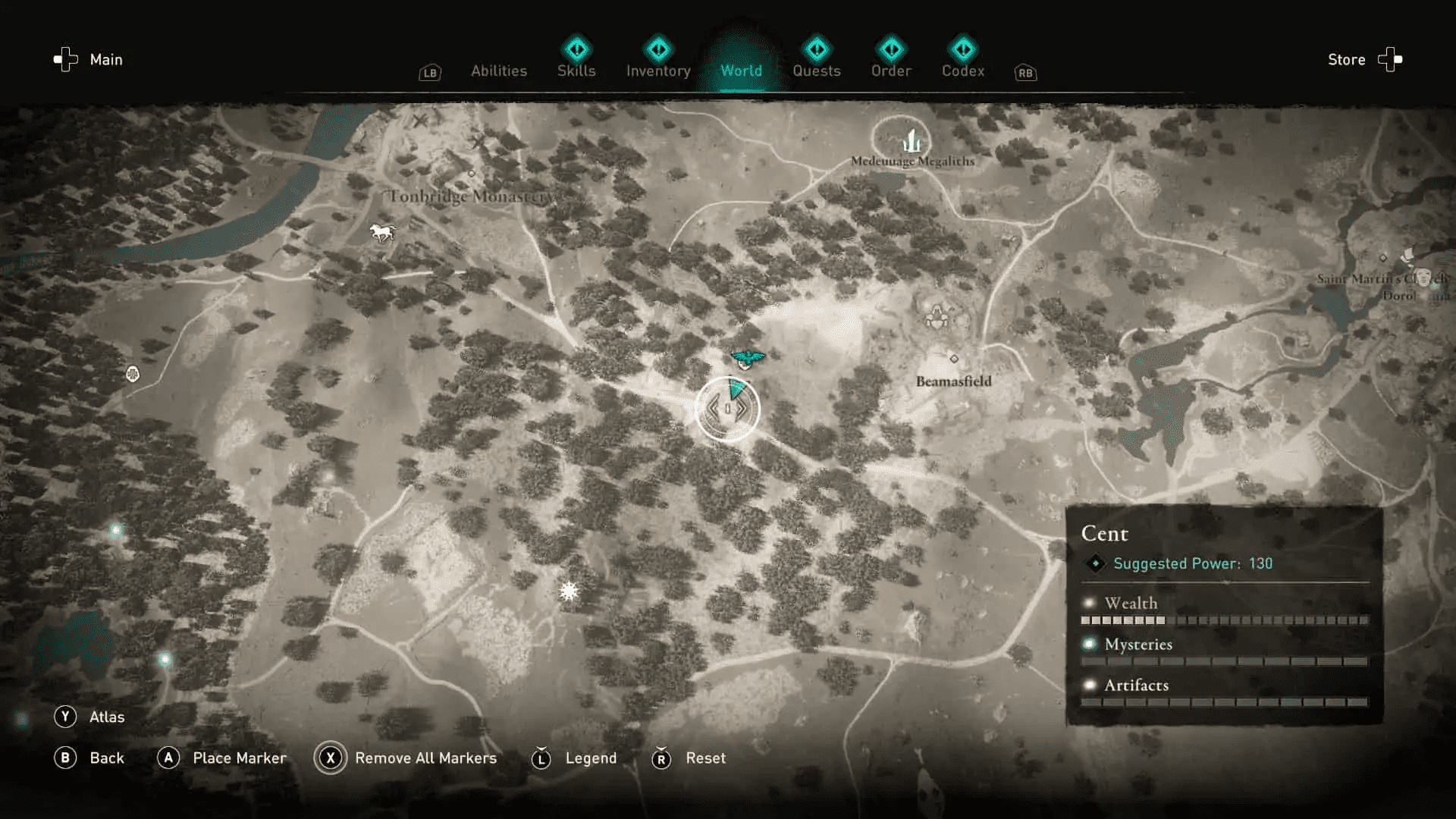Image resolution: width=1456 pixels, height=819 pixels.
Task: Click the RB shoulder button indicator
Action: point(1025,73)
